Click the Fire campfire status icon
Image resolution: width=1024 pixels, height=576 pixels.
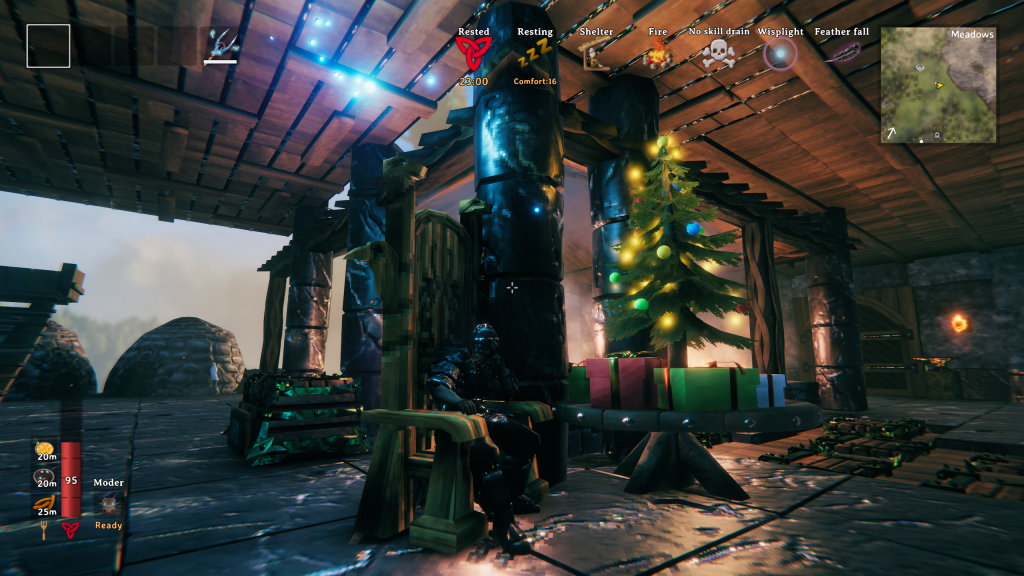657,56
